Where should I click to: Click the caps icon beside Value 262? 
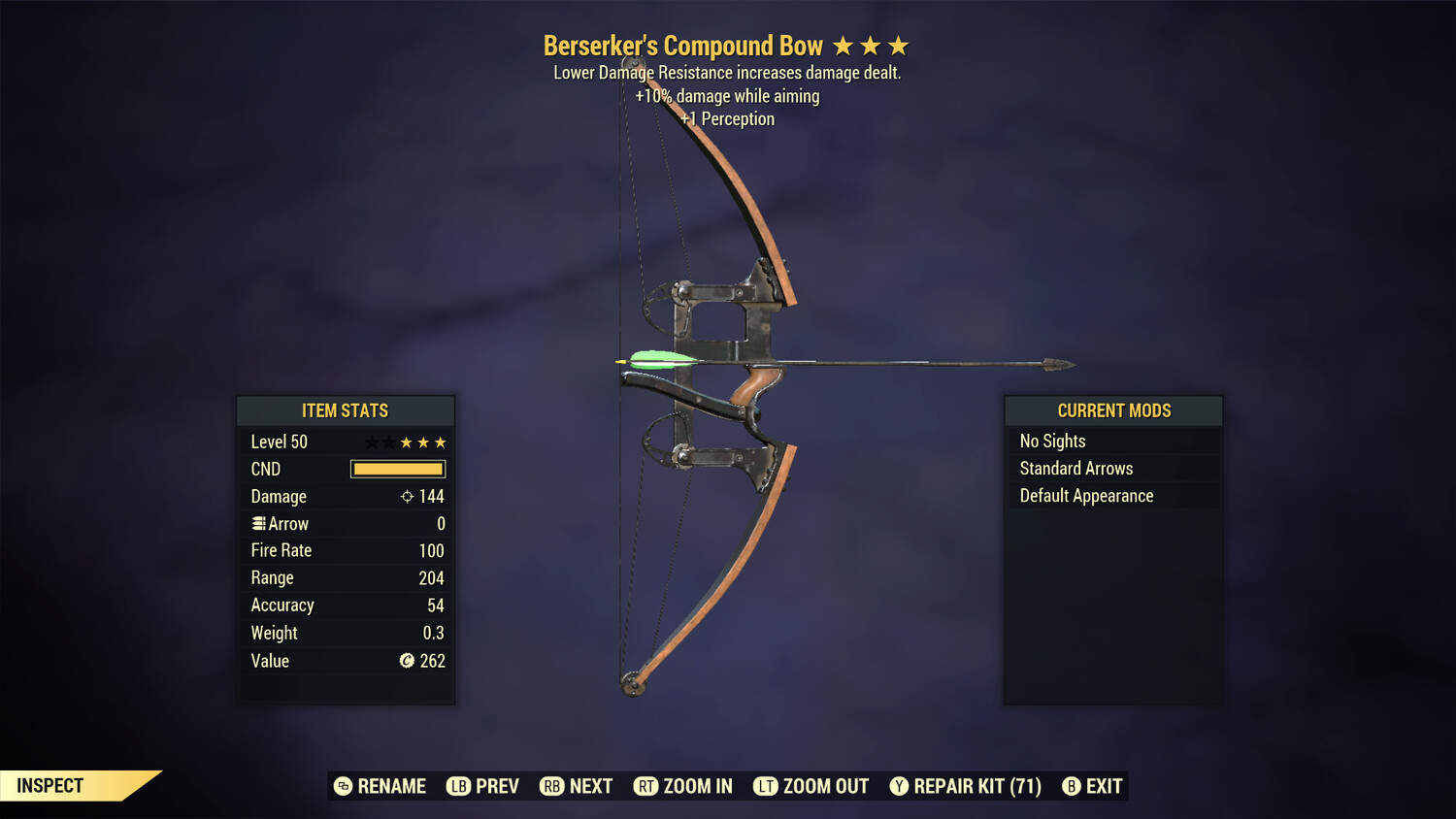coord(408,661)
